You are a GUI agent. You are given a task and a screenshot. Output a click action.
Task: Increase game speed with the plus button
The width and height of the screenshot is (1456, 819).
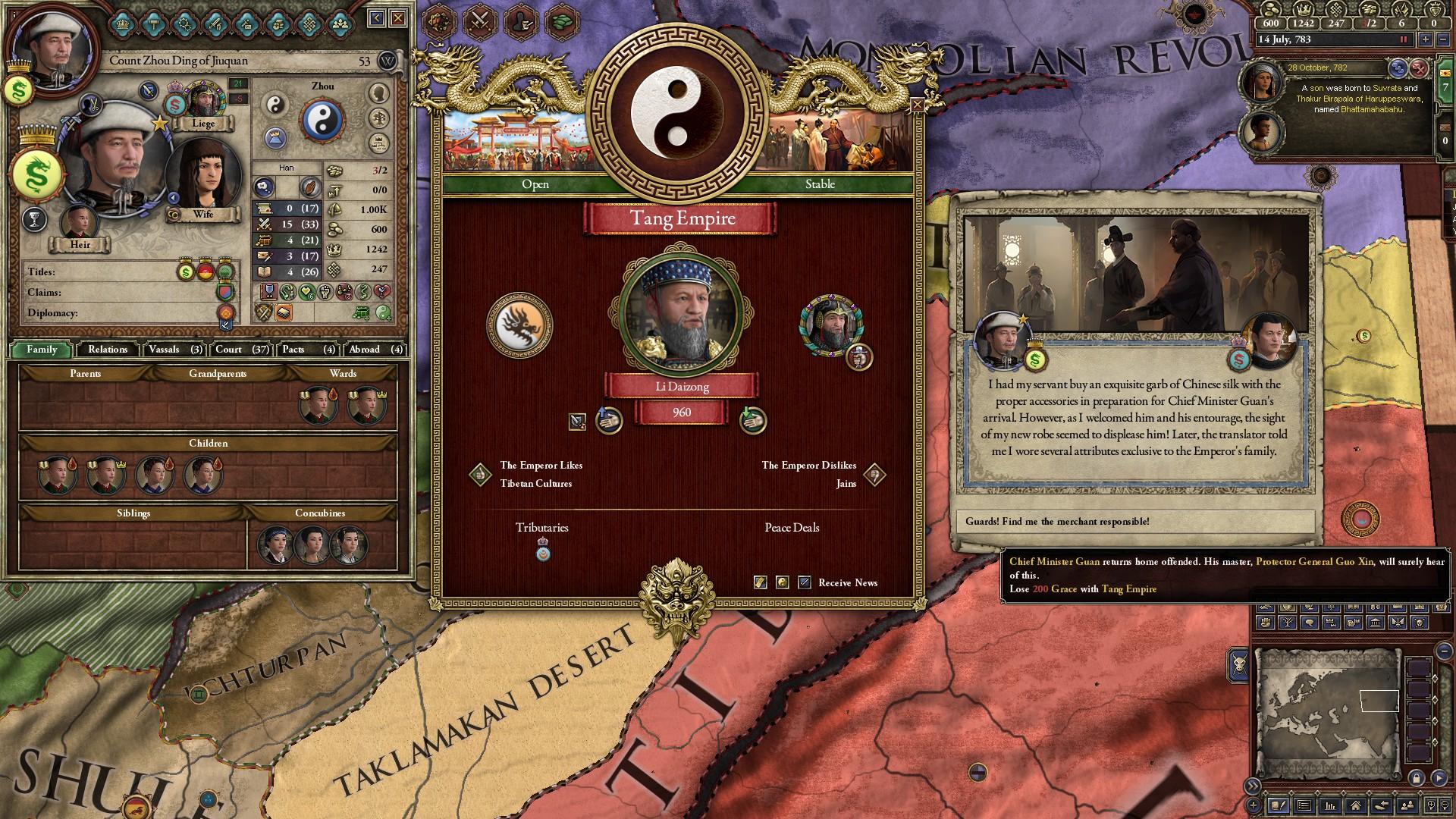click(x=1425, y=39)
